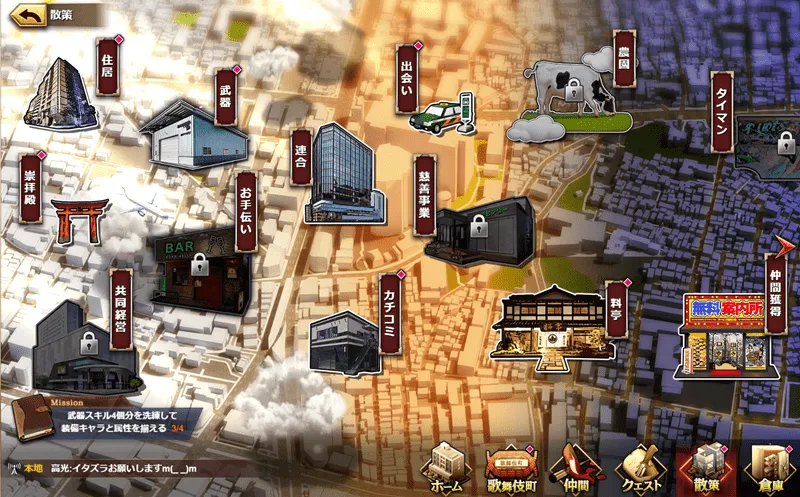Open the 仲間 members menu
The image size is (800, 497).
575,468
